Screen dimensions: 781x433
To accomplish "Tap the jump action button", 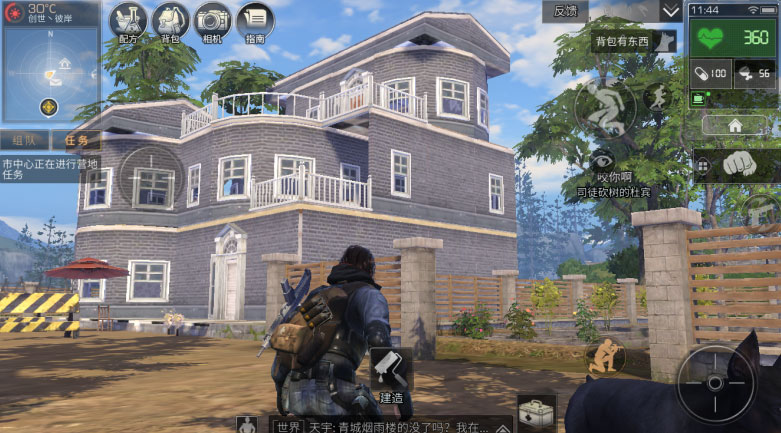I will (604, 107).
